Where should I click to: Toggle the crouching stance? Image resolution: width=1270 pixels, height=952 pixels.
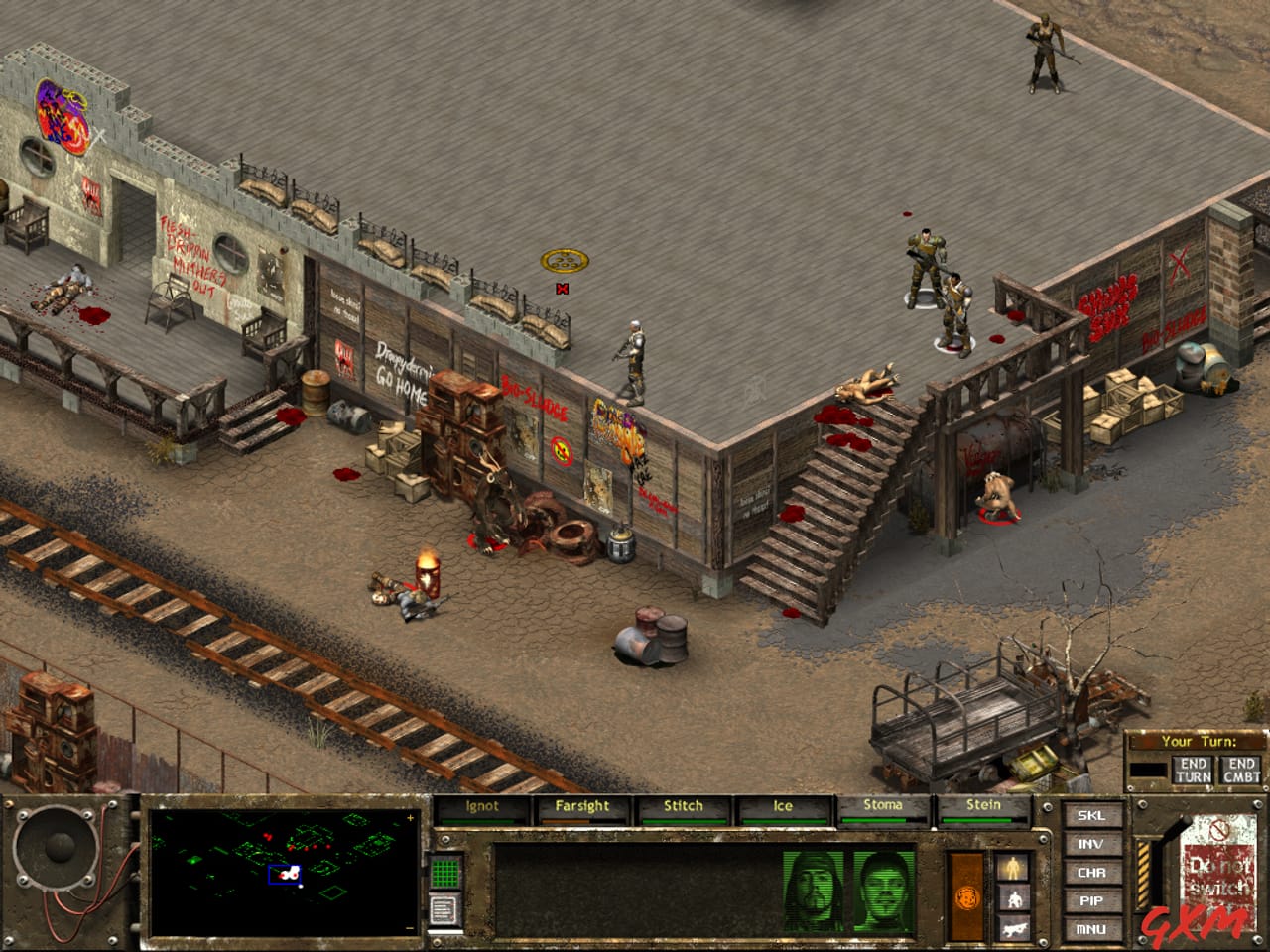pos(1015,898)
